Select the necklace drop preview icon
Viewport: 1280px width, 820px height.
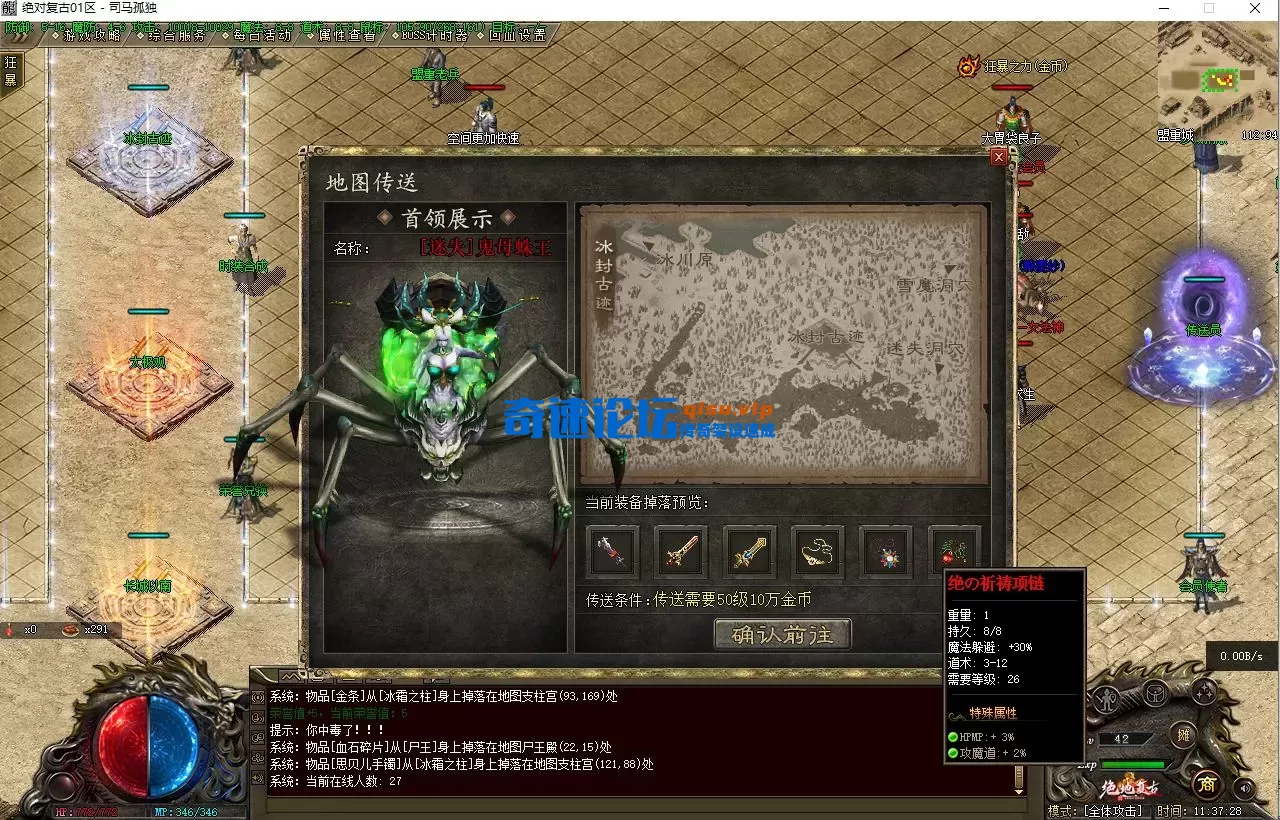click(x=818, y=551)
